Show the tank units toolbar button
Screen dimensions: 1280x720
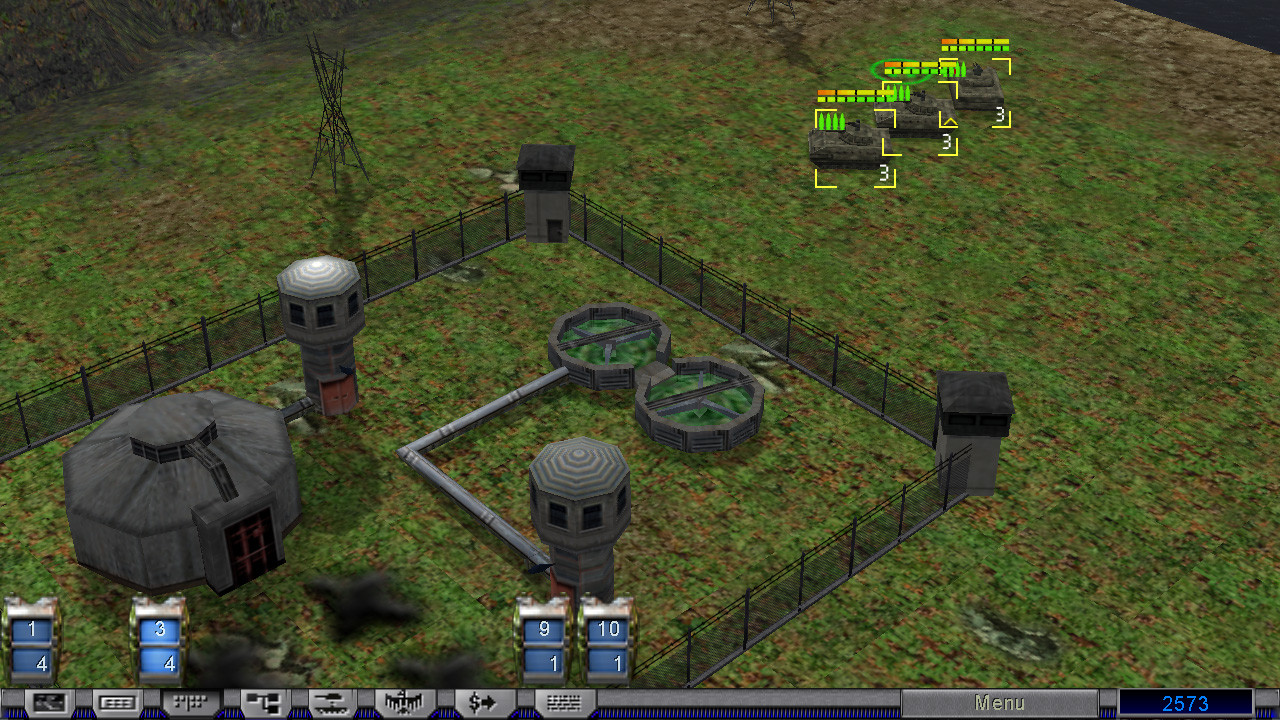coord(334,703)
